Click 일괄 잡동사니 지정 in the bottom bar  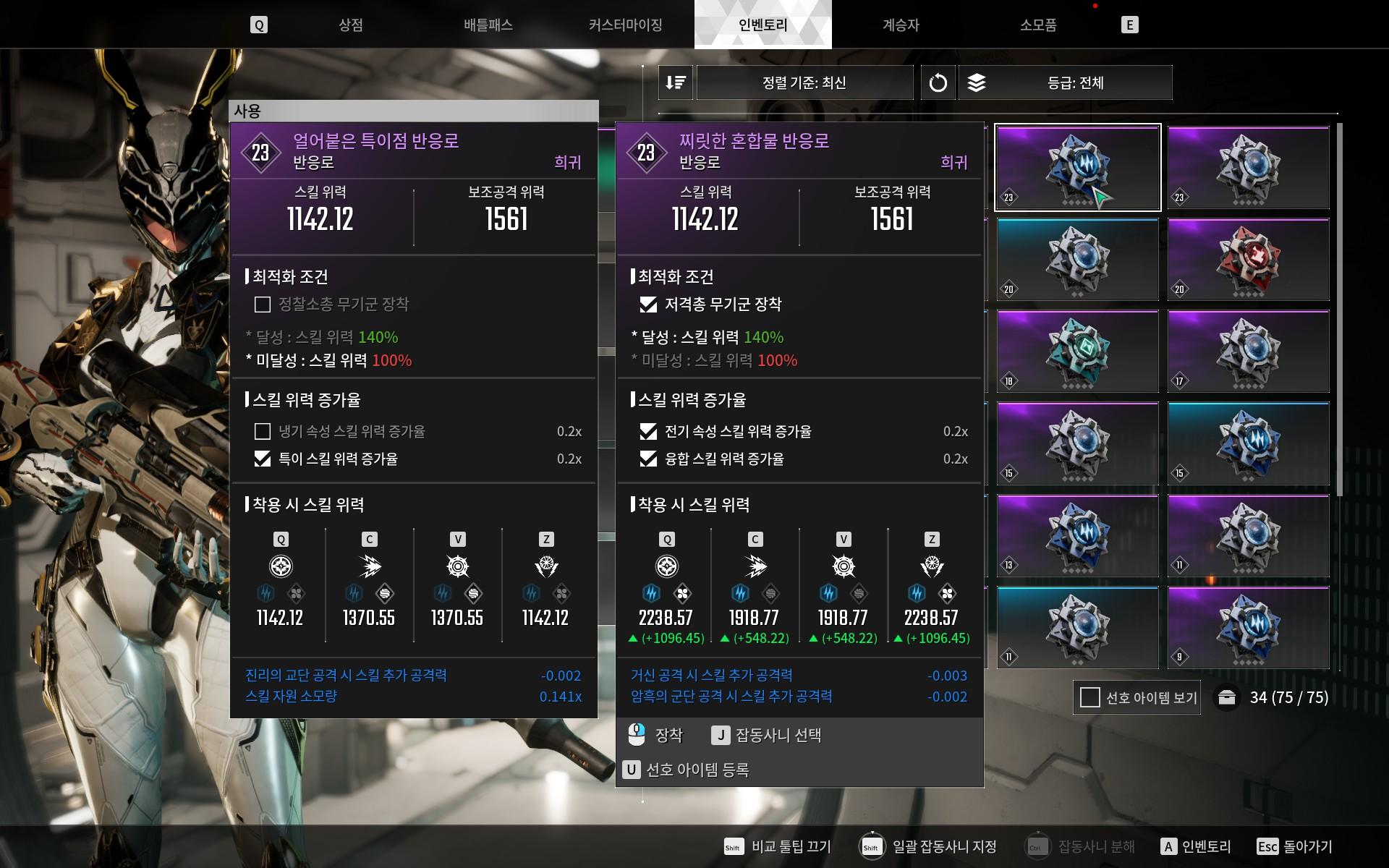pyautogui.click(x=943, y=846)
